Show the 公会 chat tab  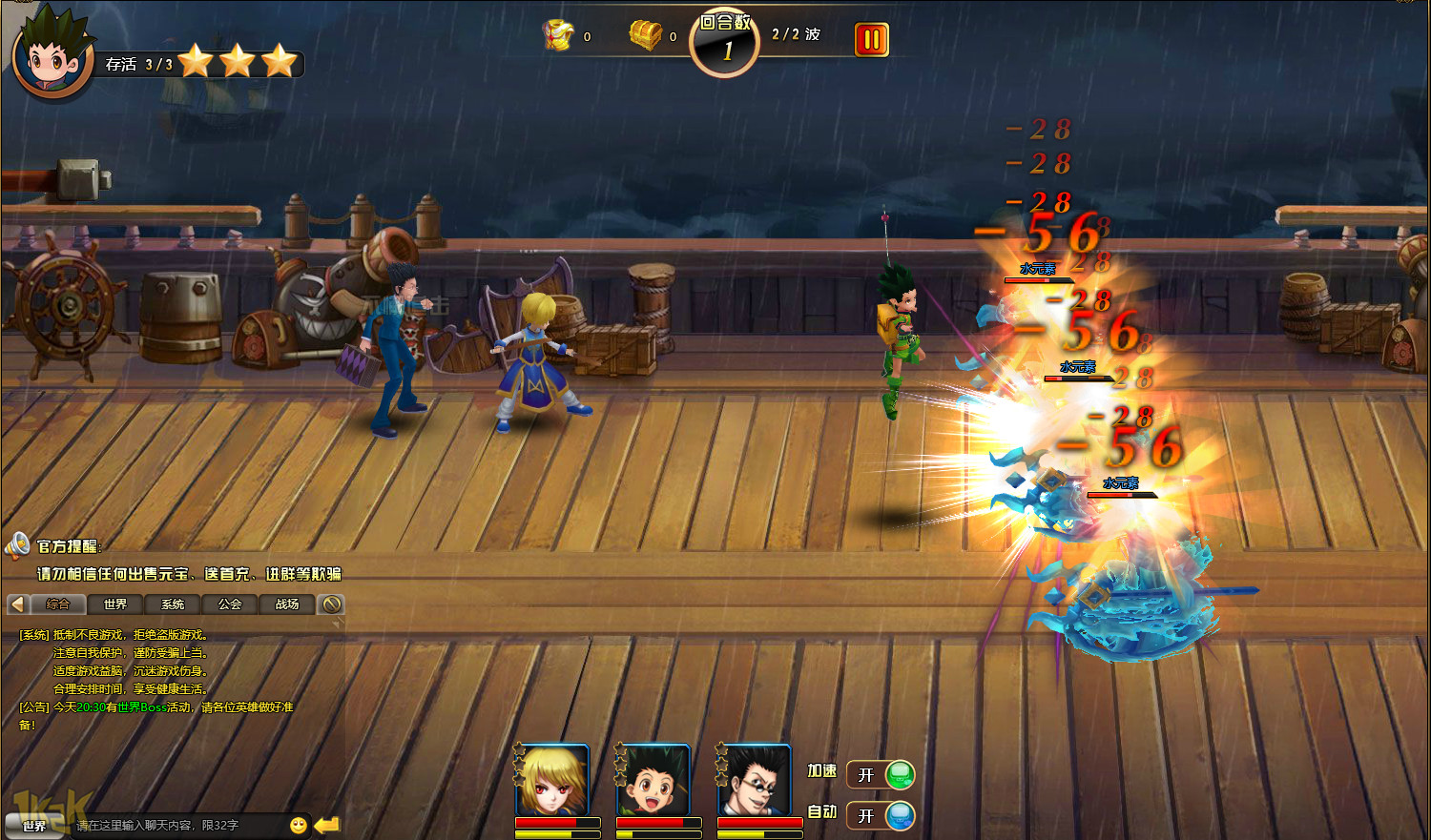[230, 604]
